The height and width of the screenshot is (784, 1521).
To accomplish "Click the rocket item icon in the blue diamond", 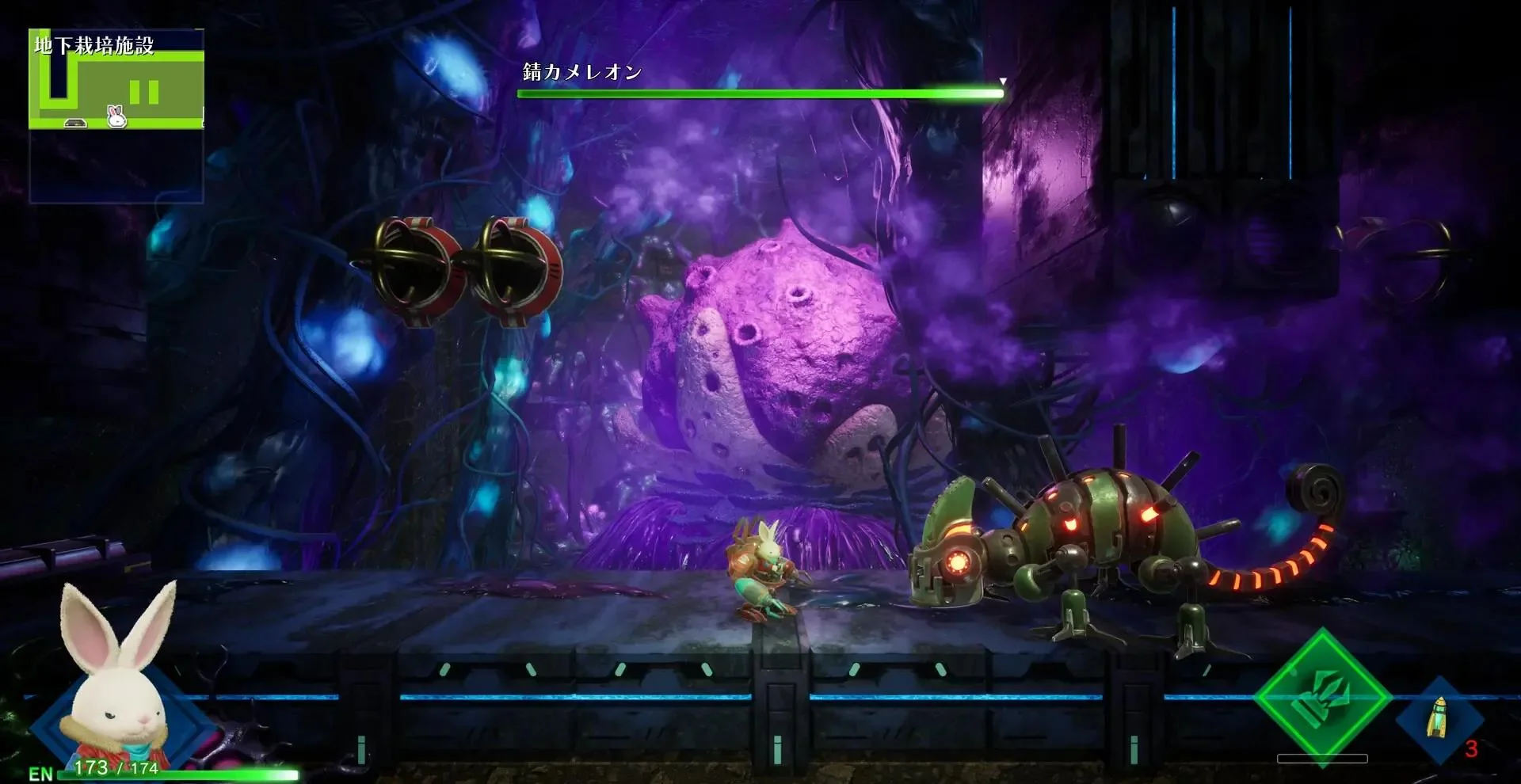I will pos(1438,717).
